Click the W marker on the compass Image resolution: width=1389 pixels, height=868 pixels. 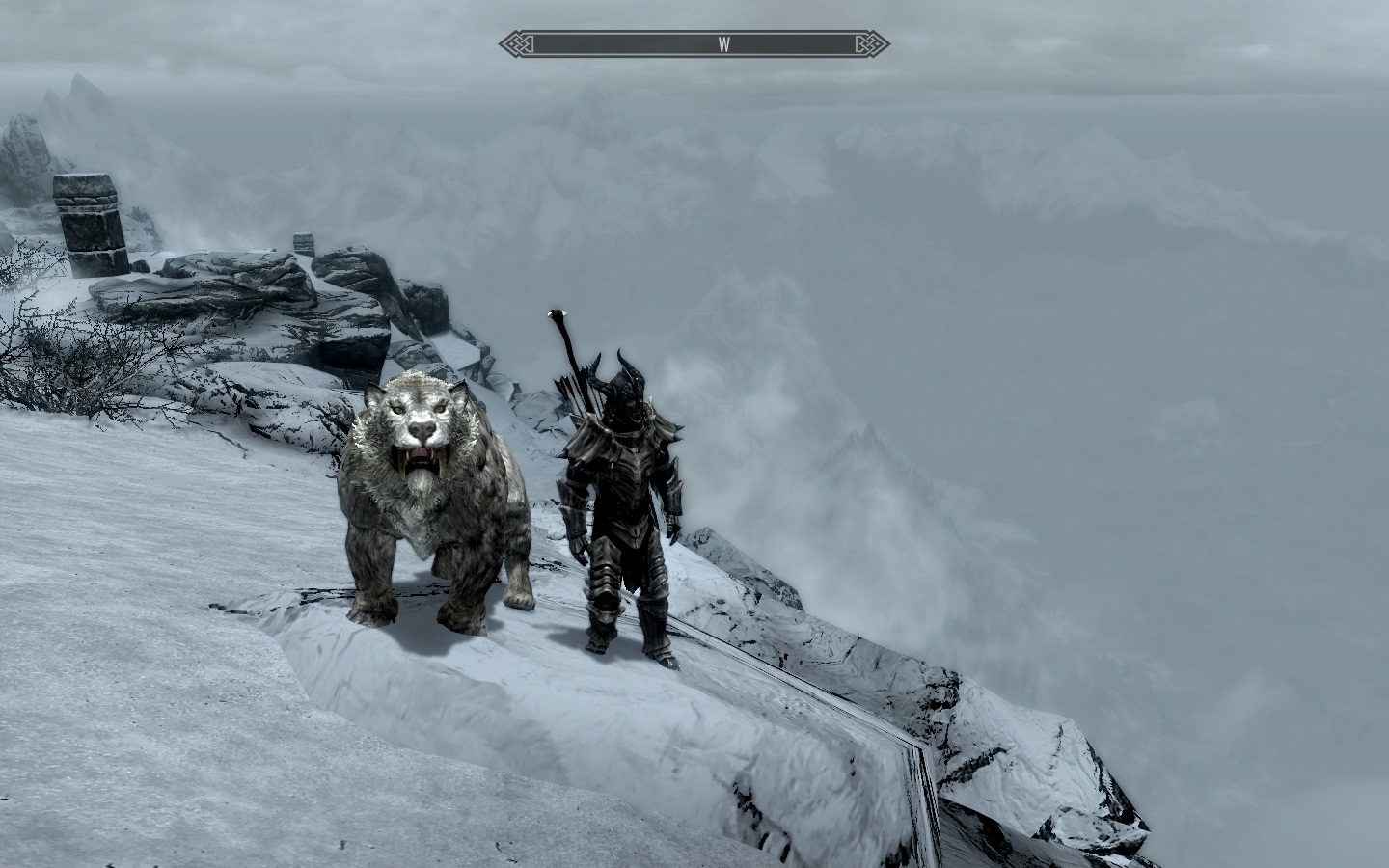coord(724,42)
